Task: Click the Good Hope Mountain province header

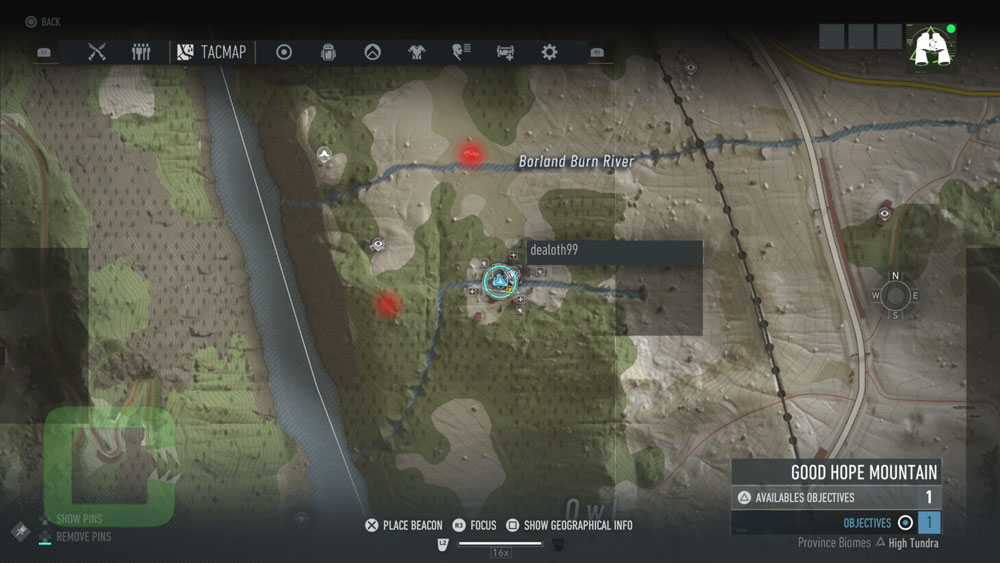Action: pyautogui.click(x=836, y=472)
